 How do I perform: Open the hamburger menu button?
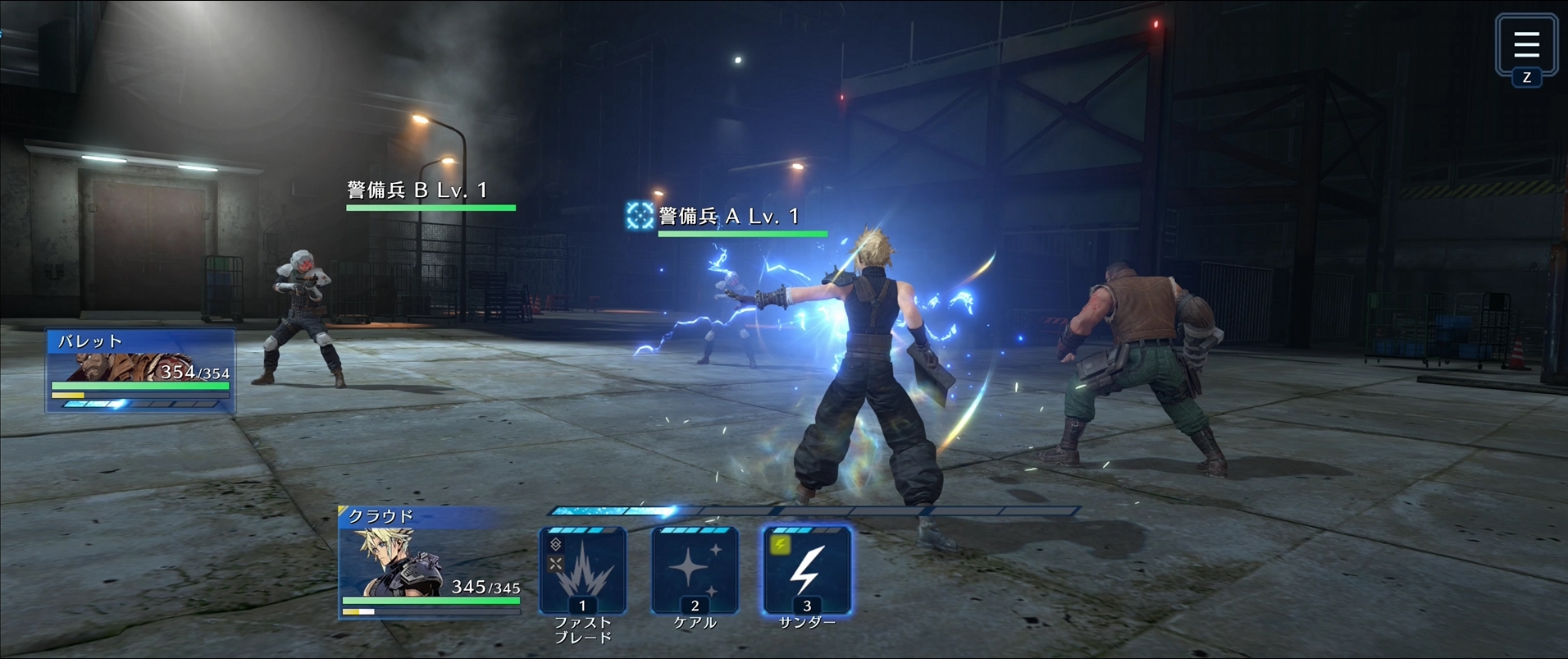tap(1525, 45)
